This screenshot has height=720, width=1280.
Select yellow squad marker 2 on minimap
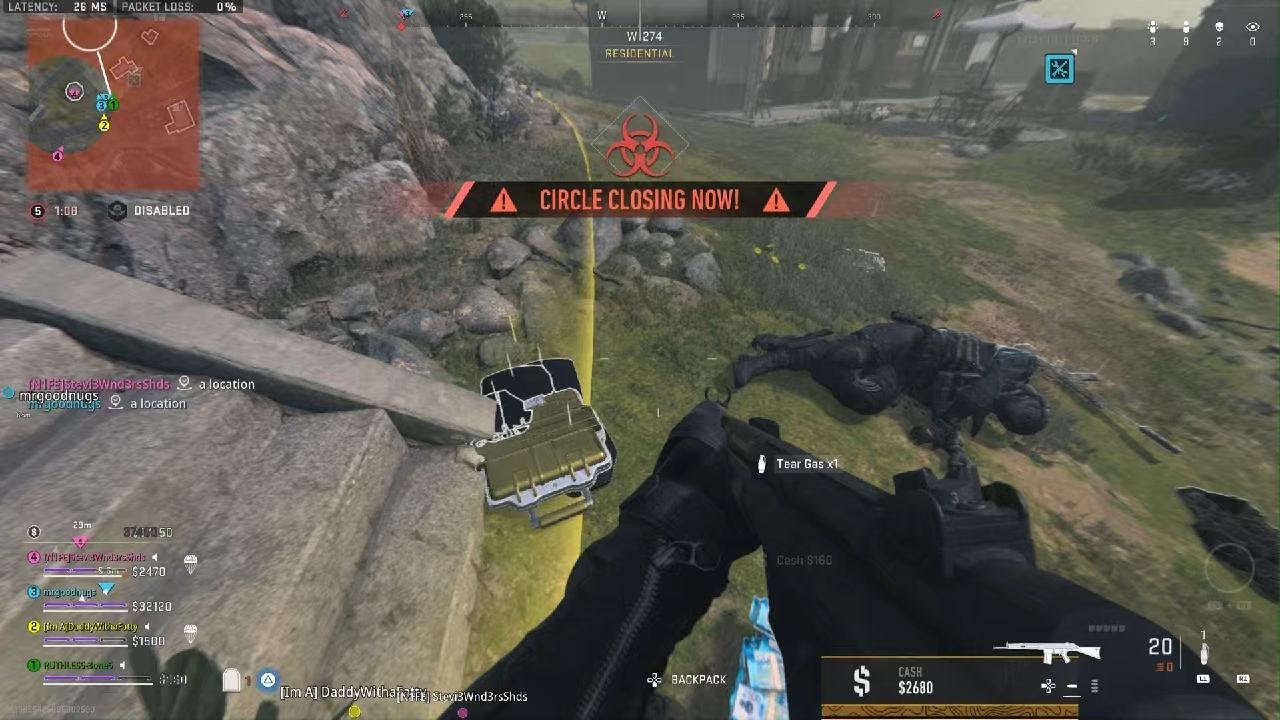click(x=104, y=125)
